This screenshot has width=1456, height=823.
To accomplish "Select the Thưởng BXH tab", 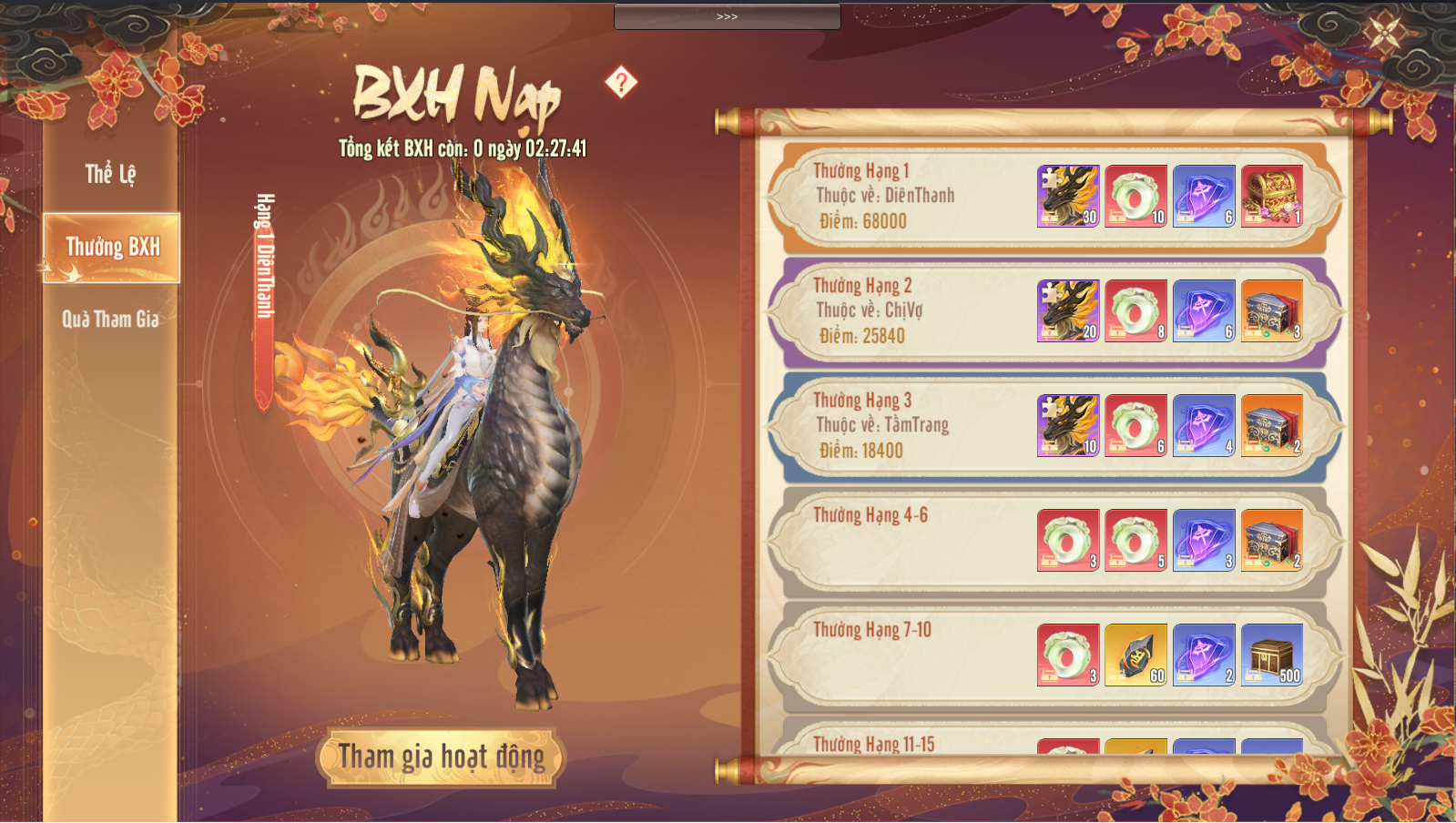I will click(x=112, y=248).
